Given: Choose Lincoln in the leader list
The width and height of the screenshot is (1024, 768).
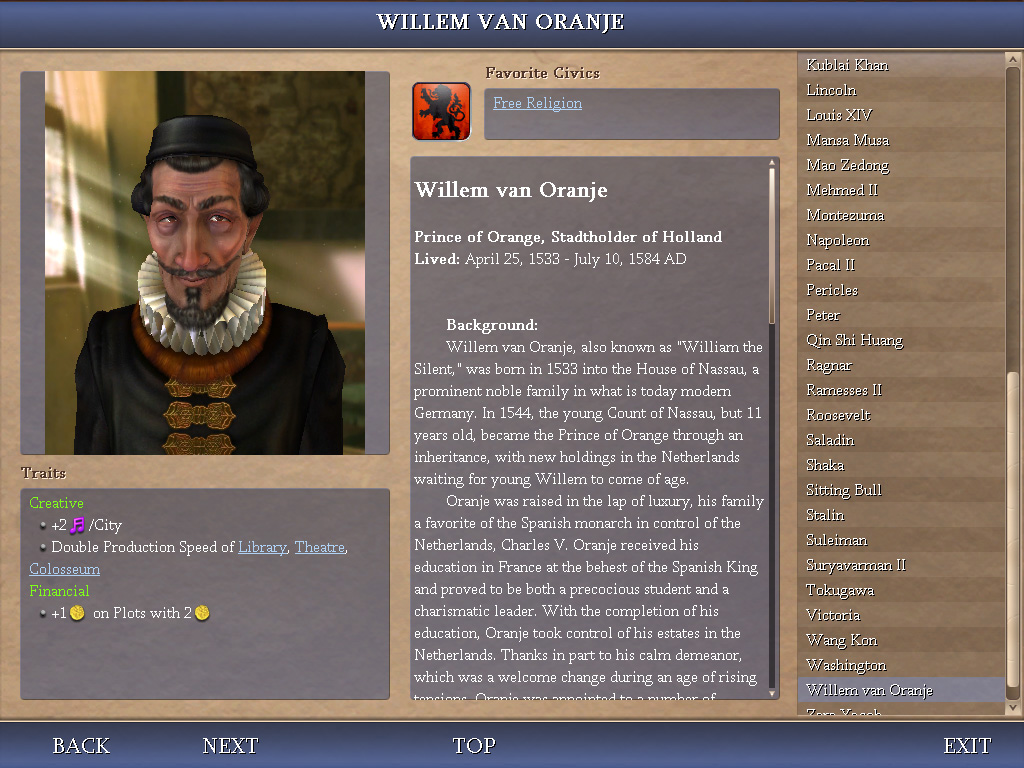Looking at the screenshot, I should pos(831,90).
